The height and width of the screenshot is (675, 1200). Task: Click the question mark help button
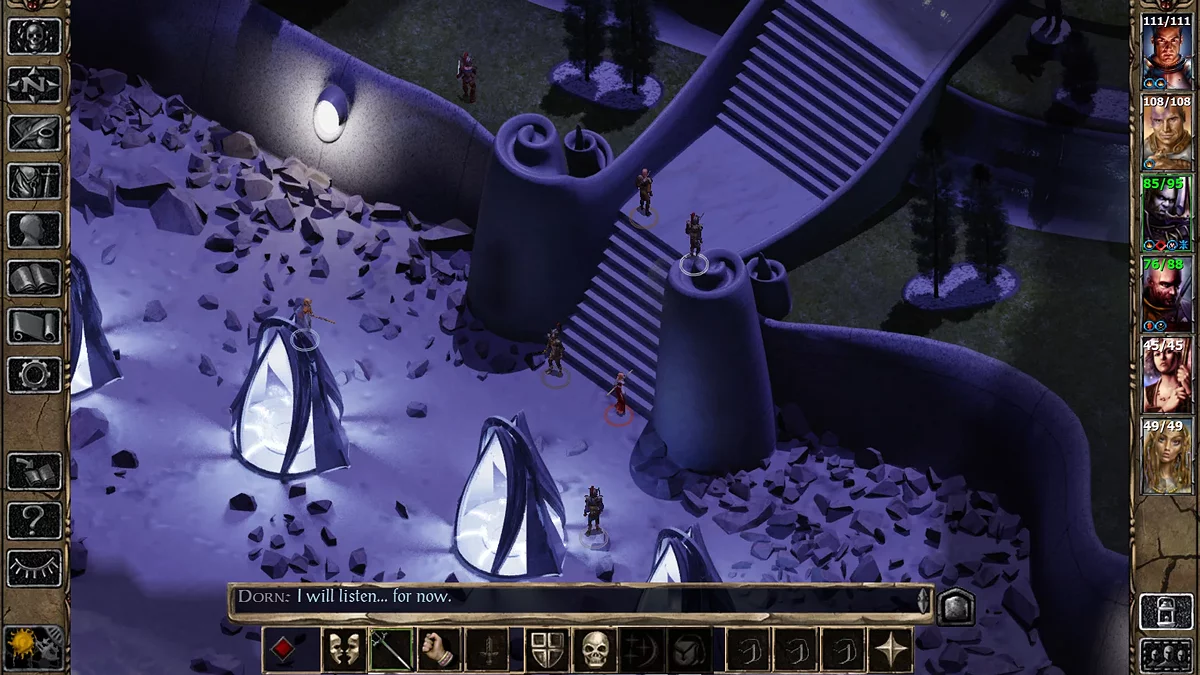(x=34, y=520)
